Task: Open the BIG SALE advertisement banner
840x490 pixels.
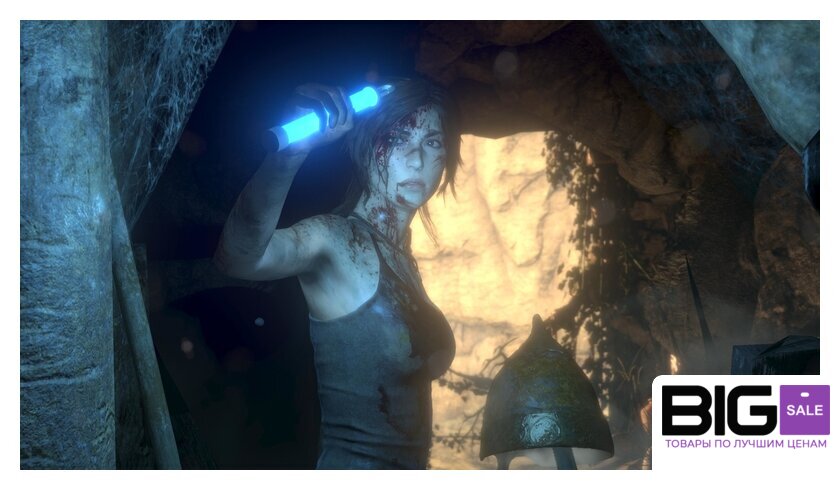Action: tap(745, 418)
